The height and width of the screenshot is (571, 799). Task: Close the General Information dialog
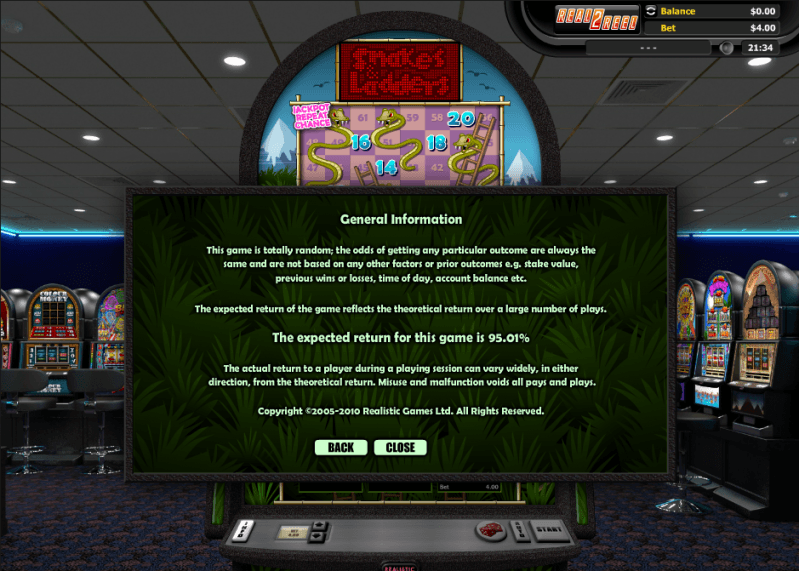(x=400, y=447)
